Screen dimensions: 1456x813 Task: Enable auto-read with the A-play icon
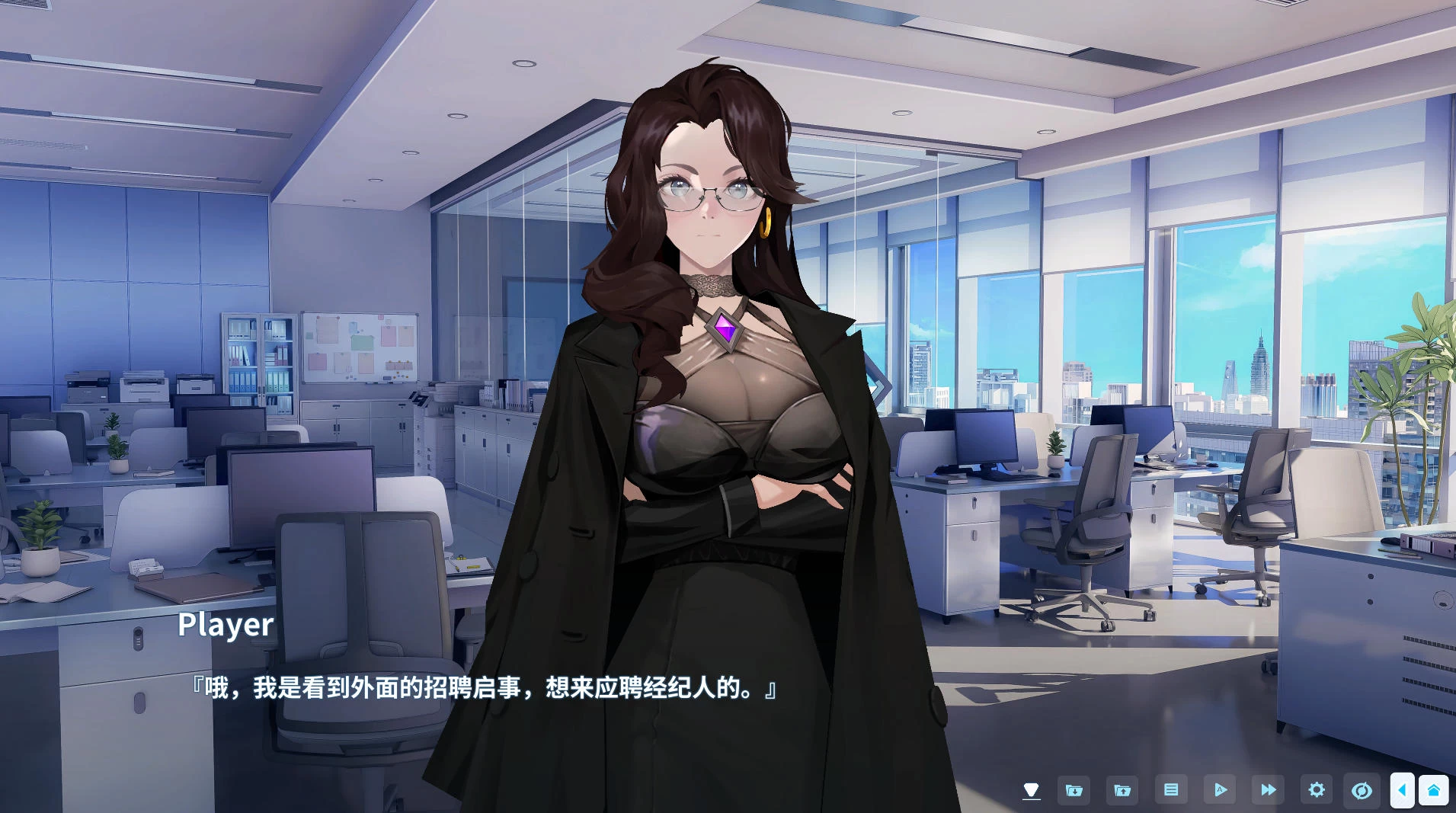(x=1221, y=790)
